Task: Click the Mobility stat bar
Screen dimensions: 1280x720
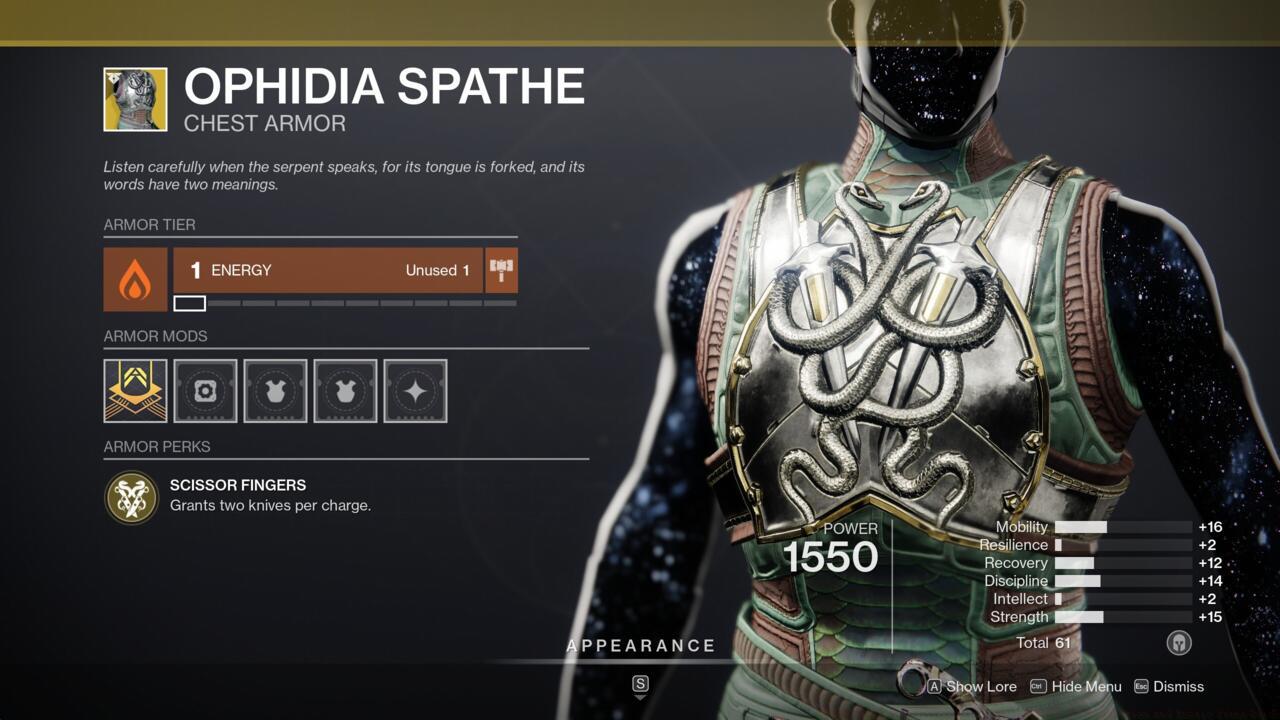Action: (x=1120, y=527)
